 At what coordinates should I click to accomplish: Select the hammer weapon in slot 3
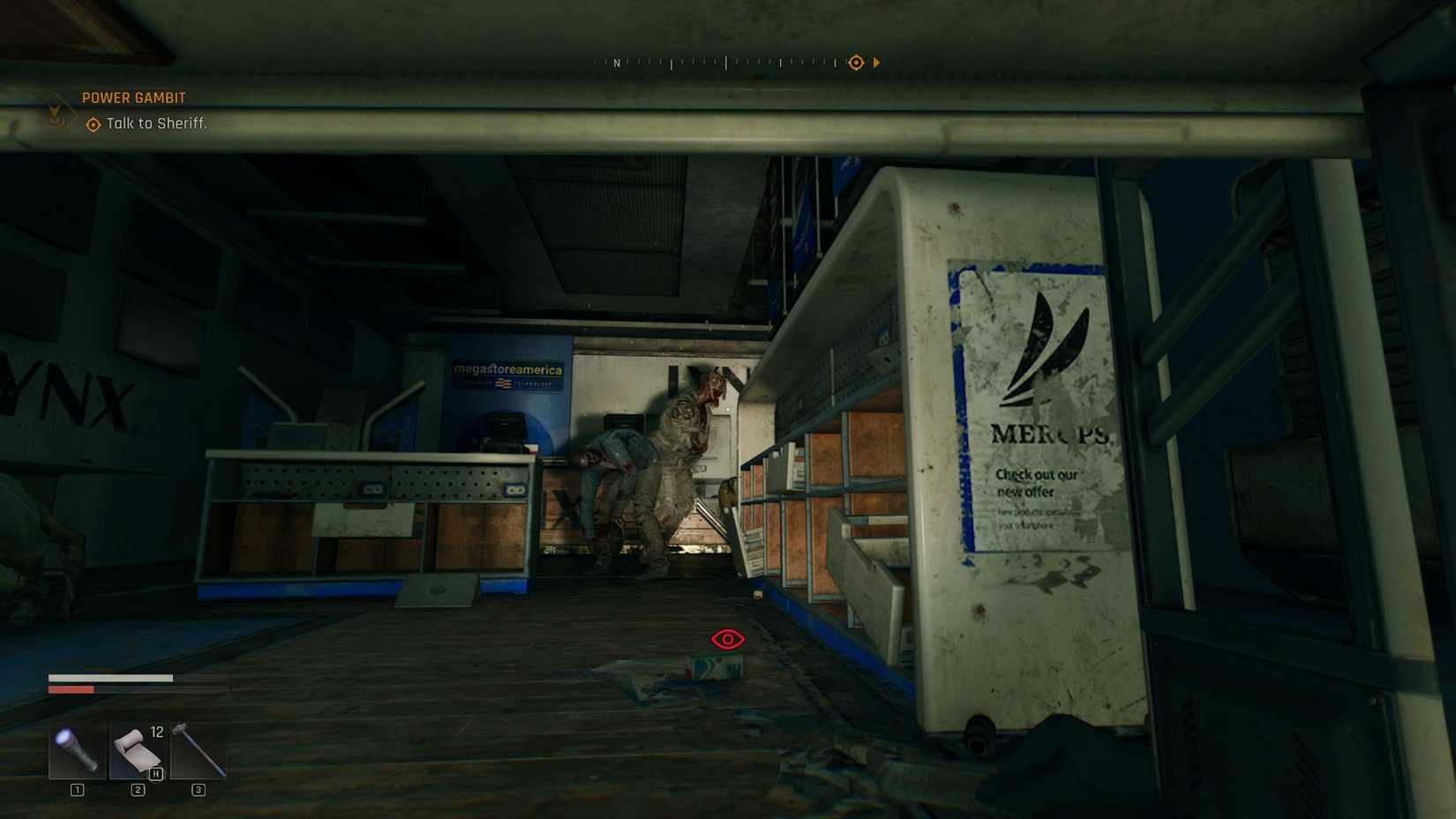click(198, 752)
